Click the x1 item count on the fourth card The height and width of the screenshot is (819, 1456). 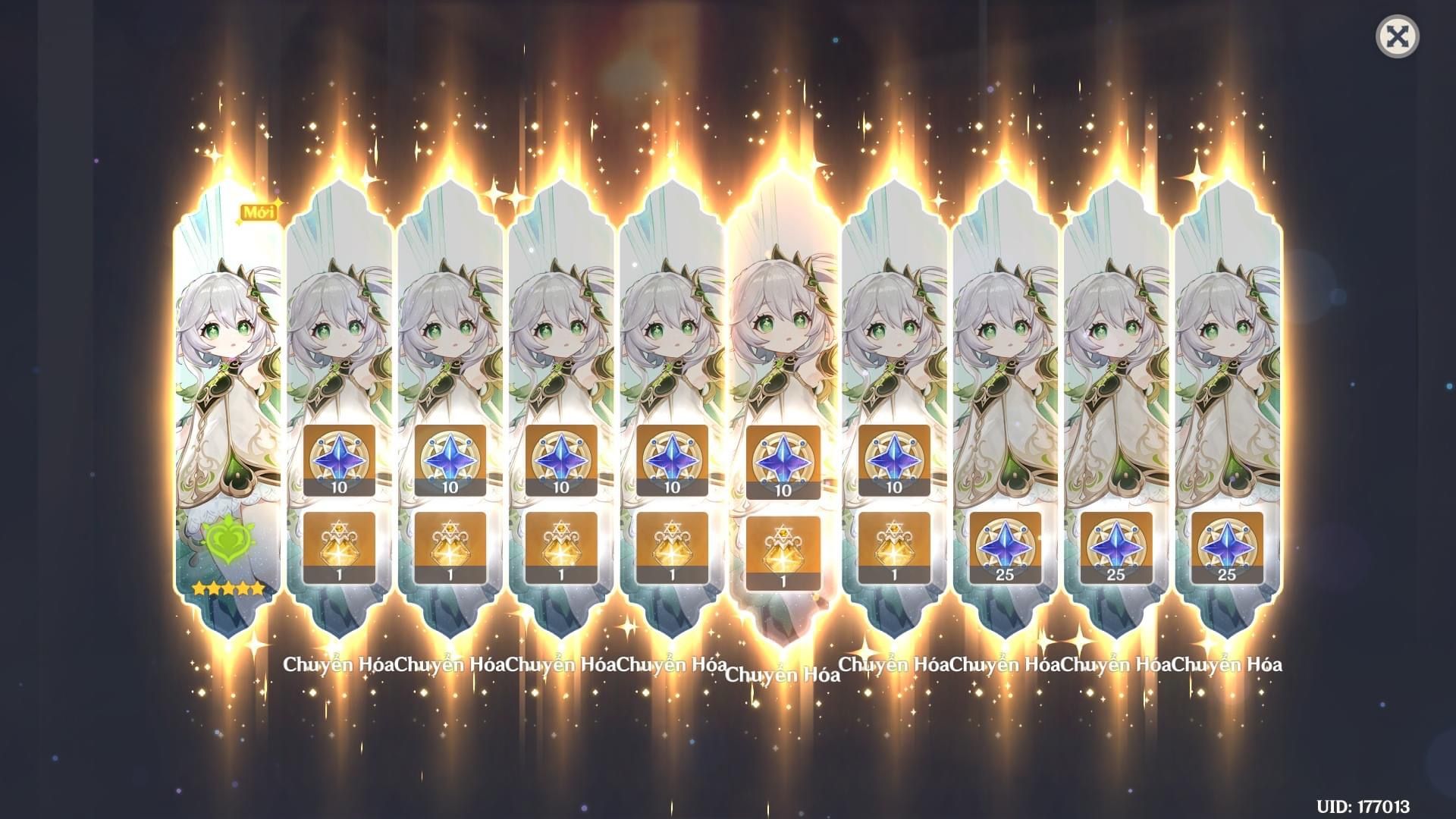click(x=671, y=574)
